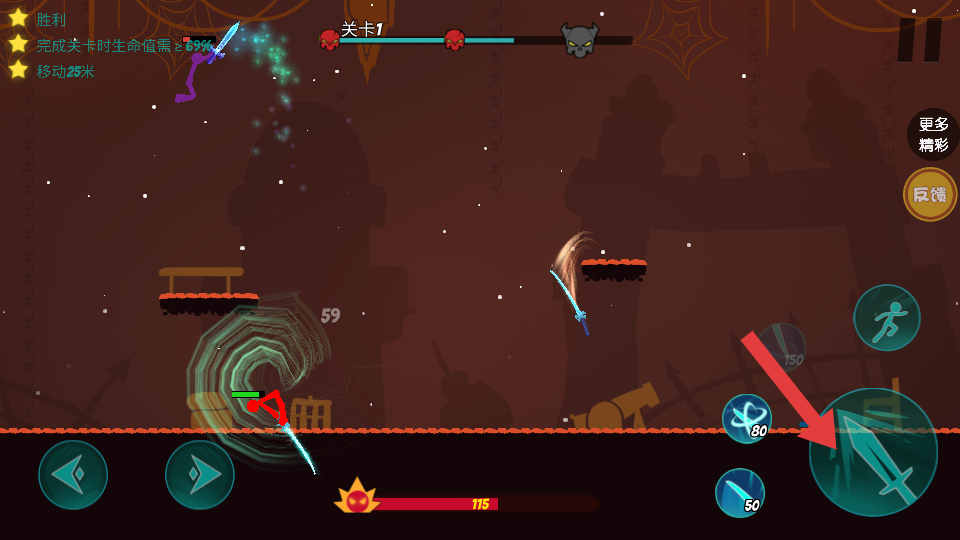The height and width of the screenshot is (540, 960).
Task: Use the blade slash skill costing 50
Action: click(740, 492)
